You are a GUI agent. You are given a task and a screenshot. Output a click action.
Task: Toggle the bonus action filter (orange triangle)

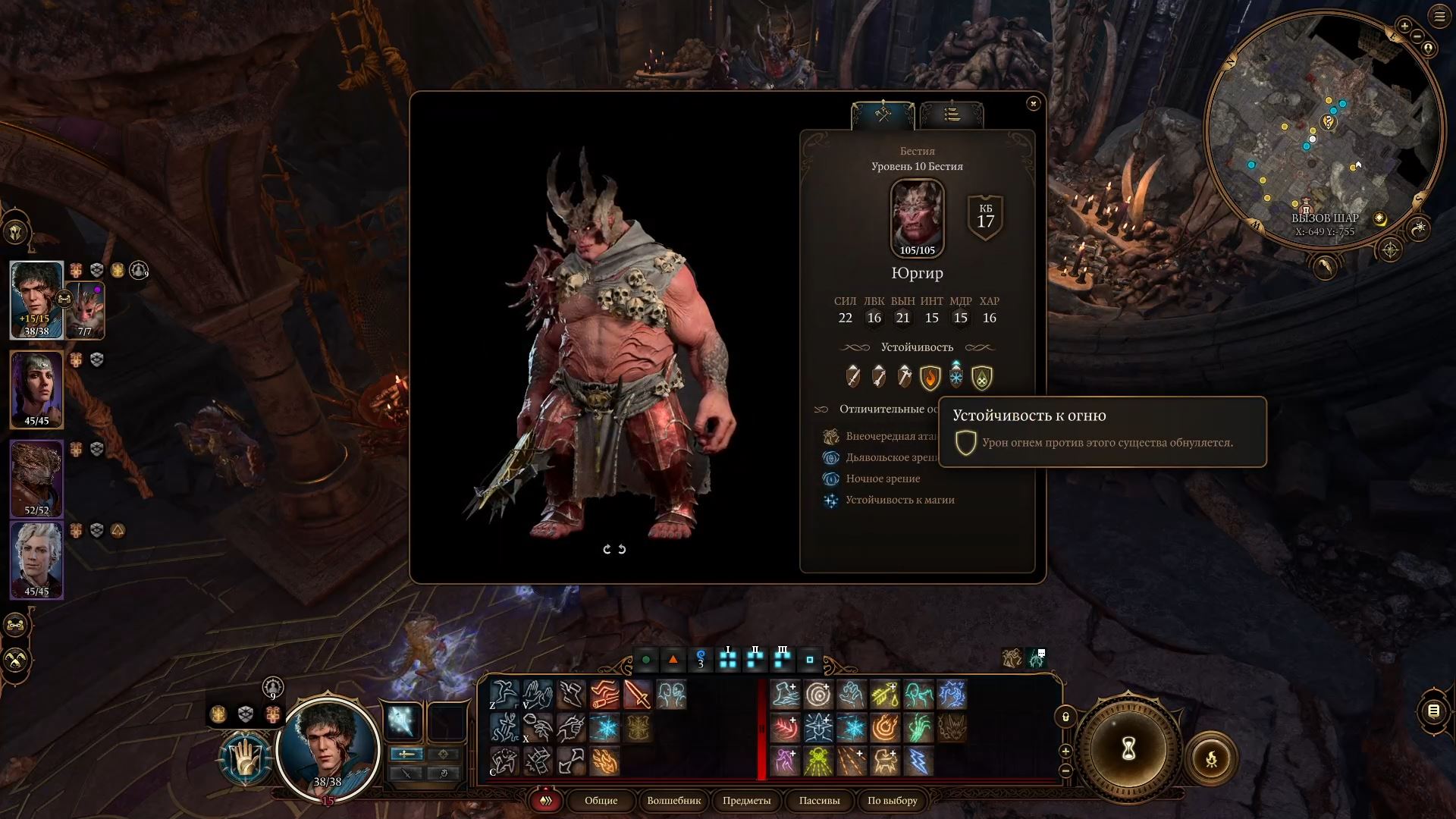click(673, 660)
